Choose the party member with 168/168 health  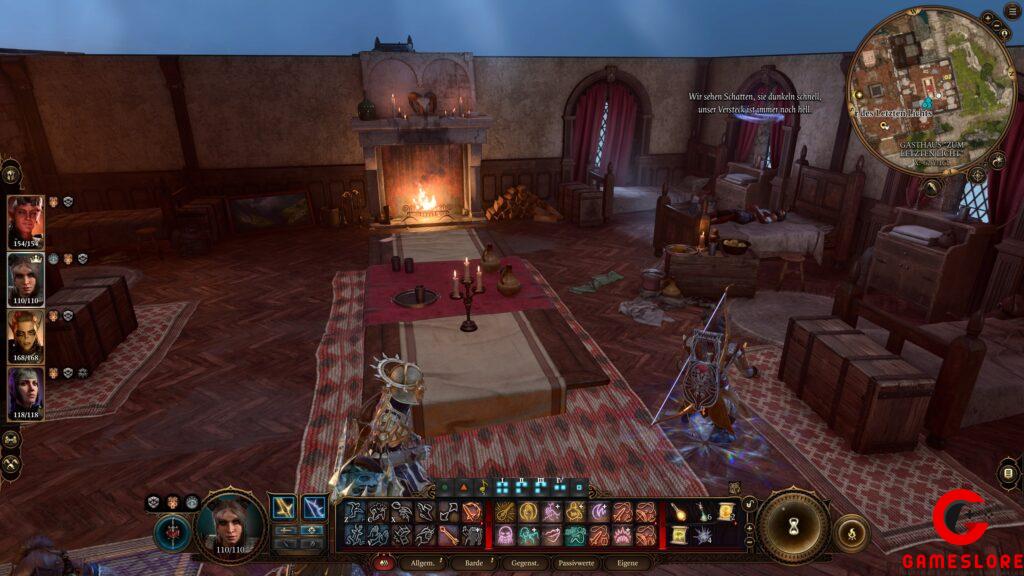(x=26, y=334)
